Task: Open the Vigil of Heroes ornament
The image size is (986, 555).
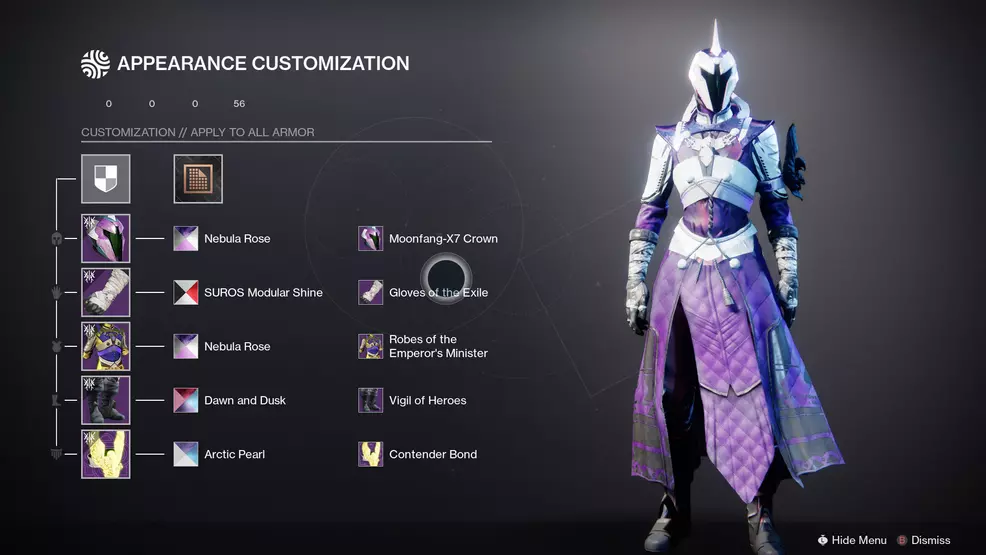Action: (371, 400)
